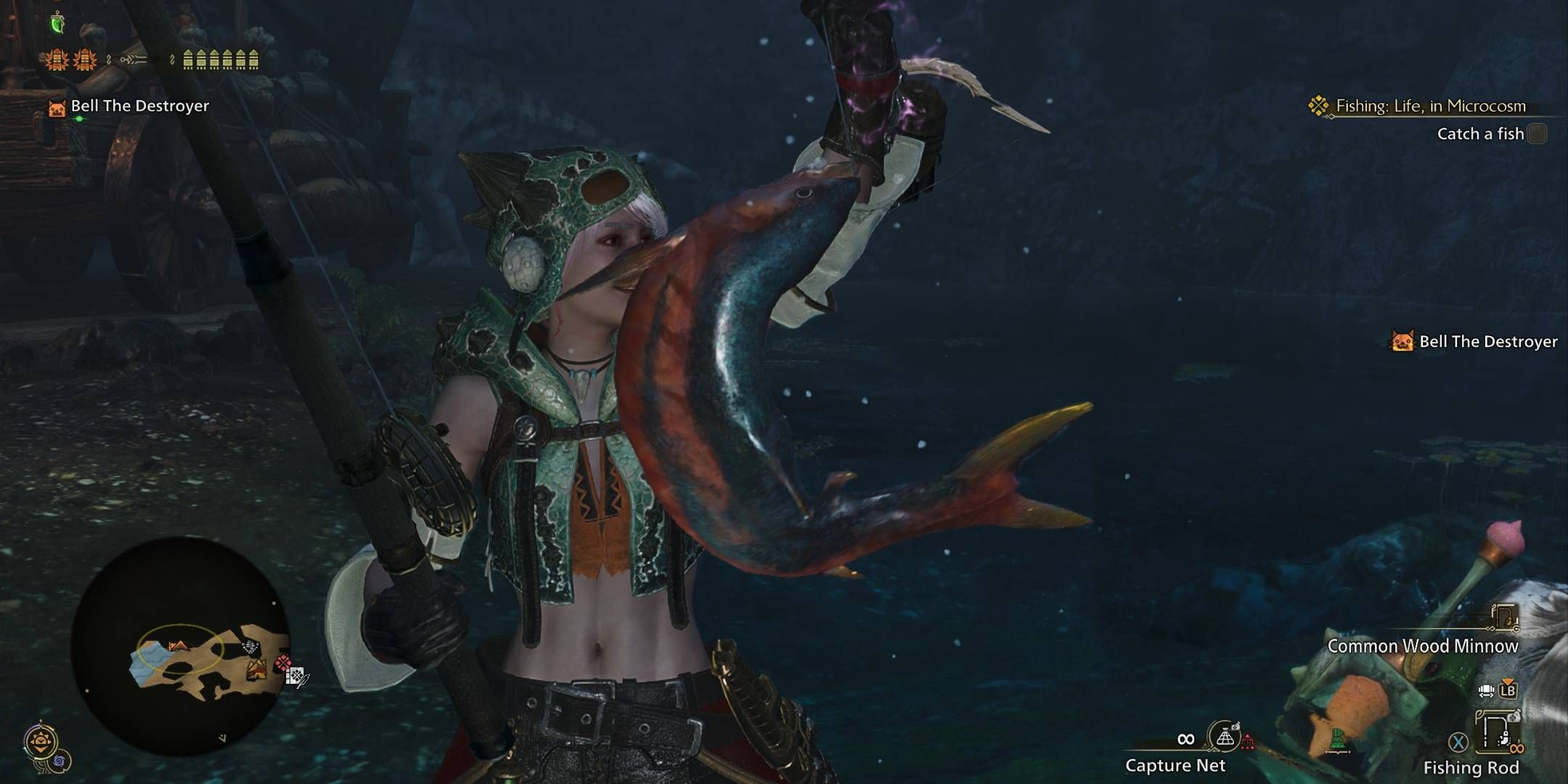The width and height of the screenshot is (1568, 784).
Task: Click the first orange monster icon in top-left HUD
Action: pyautogui.click(x=57, y=58)
